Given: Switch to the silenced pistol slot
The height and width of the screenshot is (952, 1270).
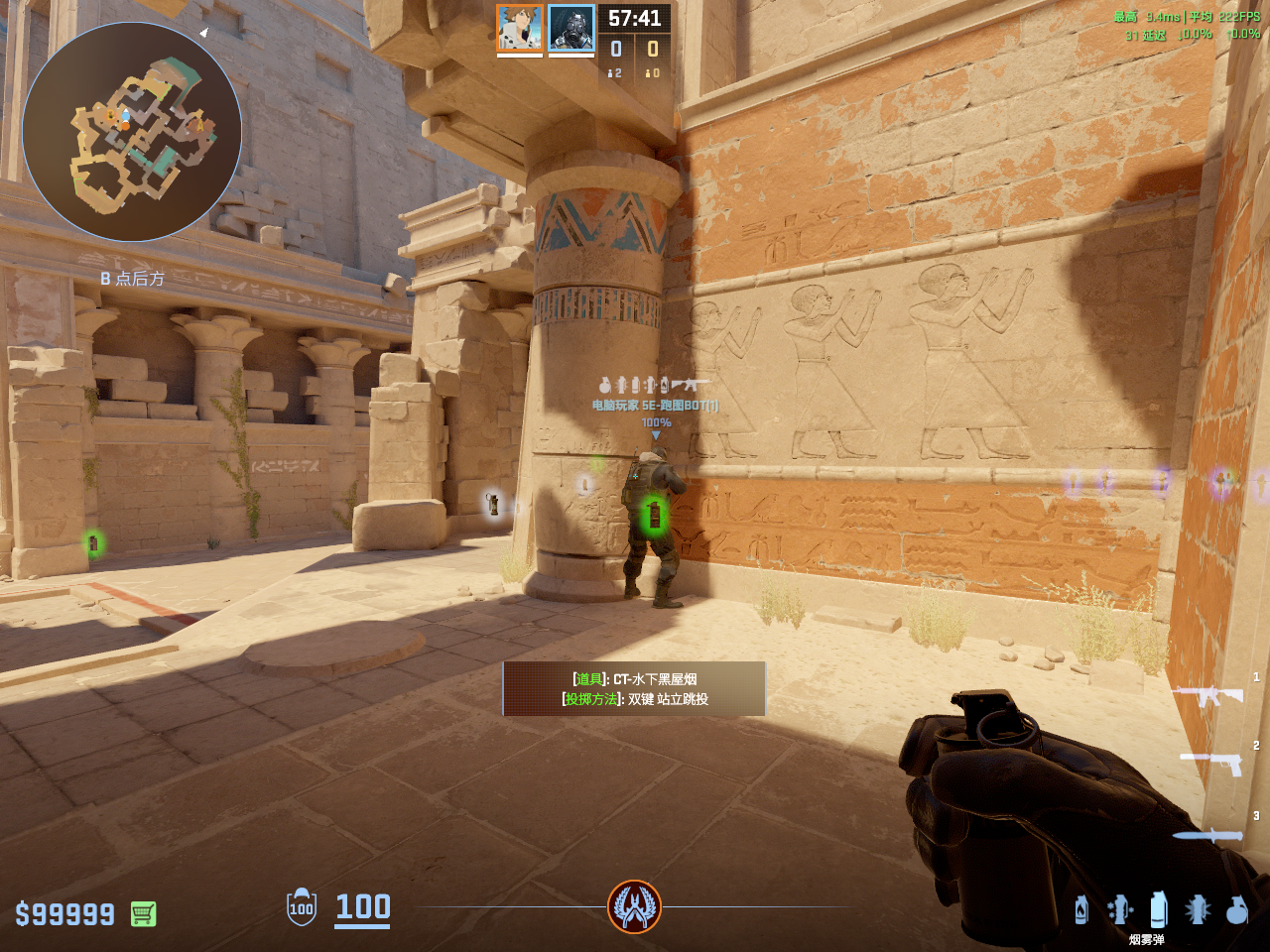Looking at the screenshot, I should (x=1212, y=762).
